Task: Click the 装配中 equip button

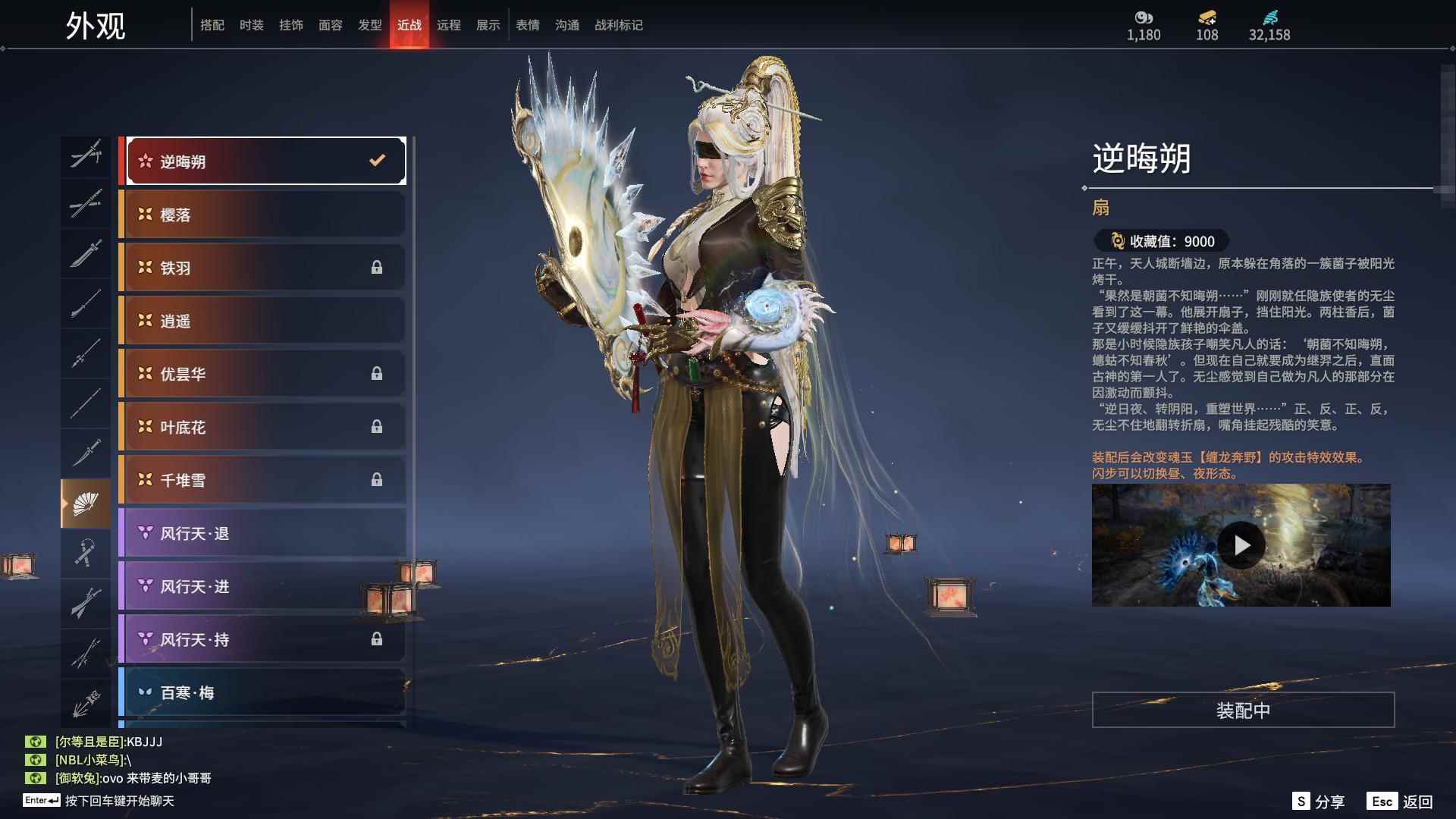Action: [1243, 710]
